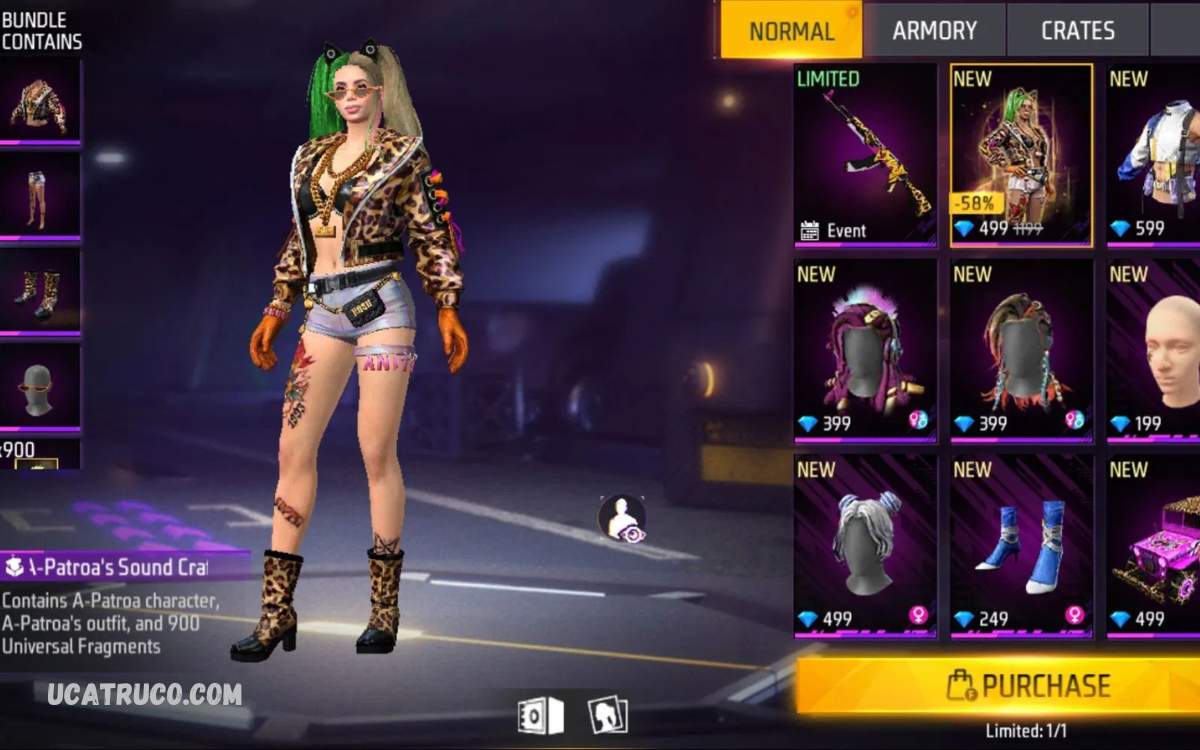Select the pink vehicle skin for 499
The height and width of the screenshot is (750, 1200).
pos(1155,545)
